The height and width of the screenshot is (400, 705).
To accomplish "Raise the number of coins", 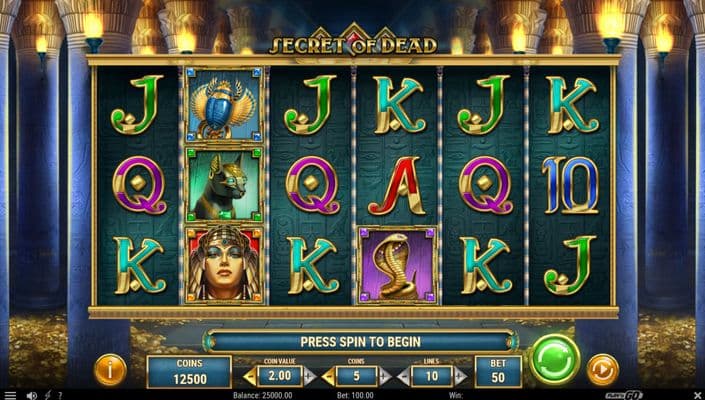I will tap(386, 377).
